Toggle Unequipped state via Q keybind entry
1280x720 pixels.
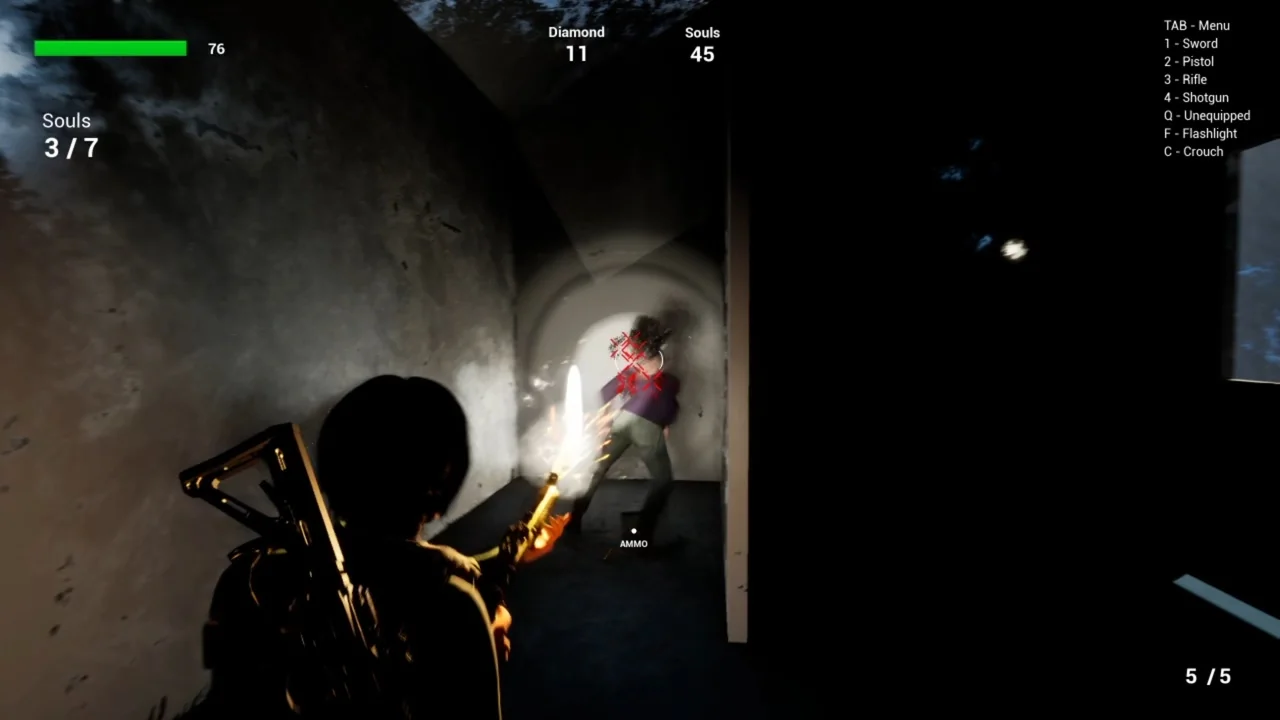coord(1206,115)
